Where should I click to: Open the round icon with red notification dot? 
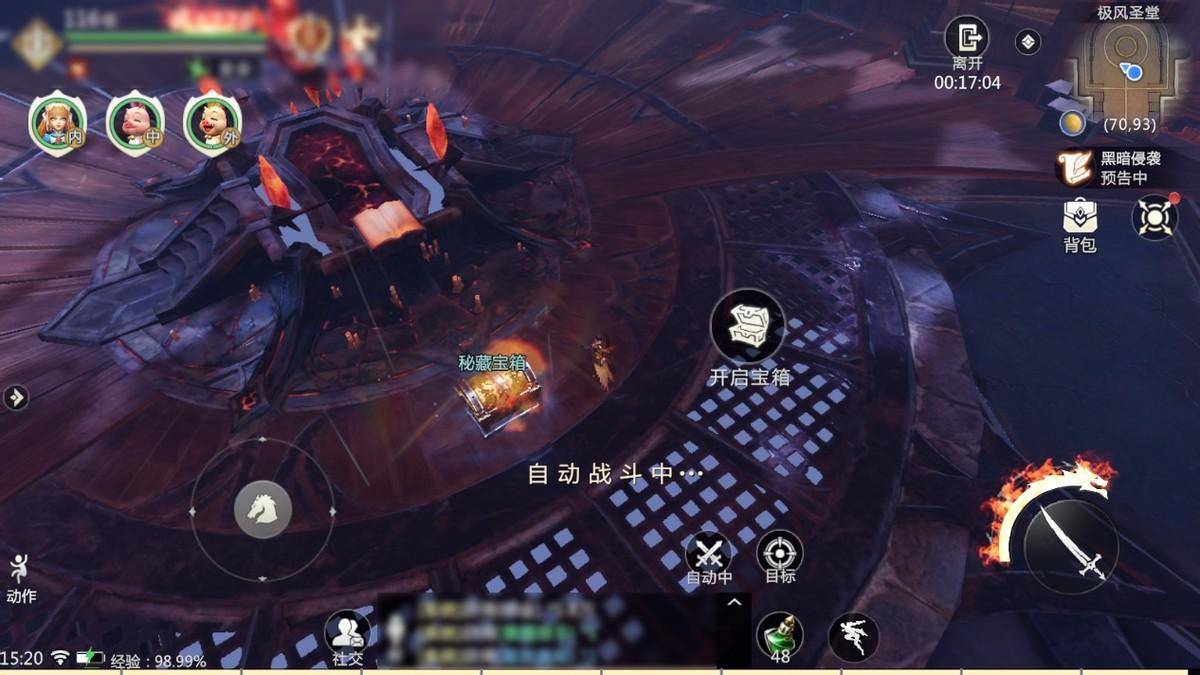(x=1154, y=217)
